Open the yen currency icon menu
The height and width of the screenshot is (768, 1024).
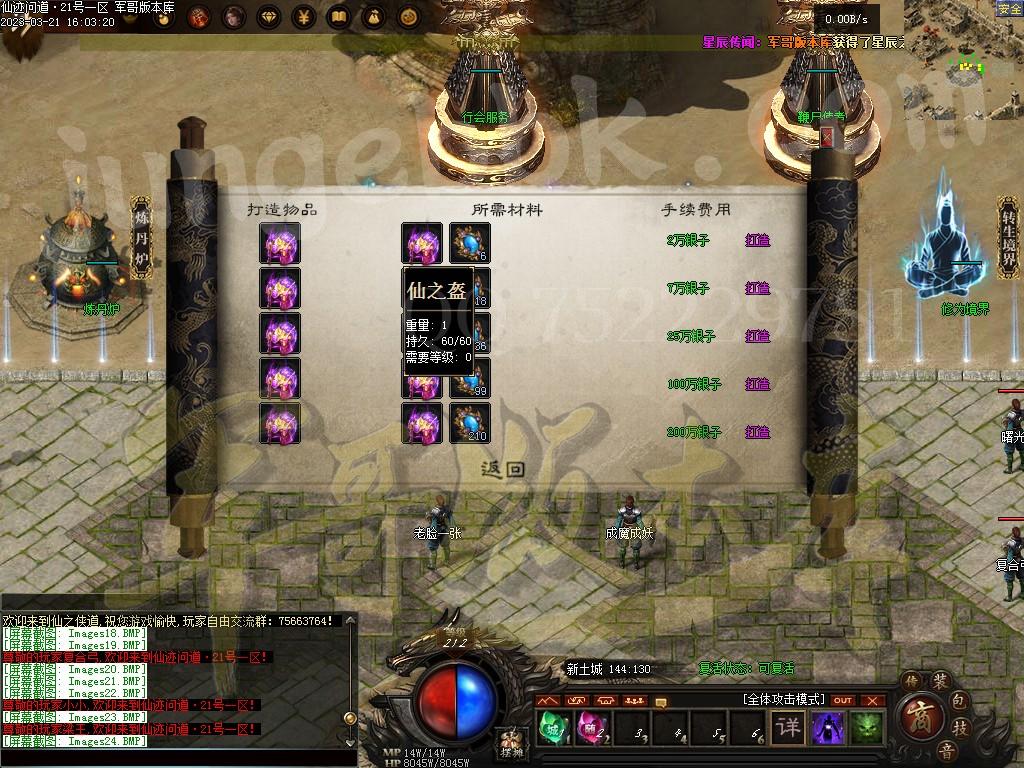[x=304, y=17]
